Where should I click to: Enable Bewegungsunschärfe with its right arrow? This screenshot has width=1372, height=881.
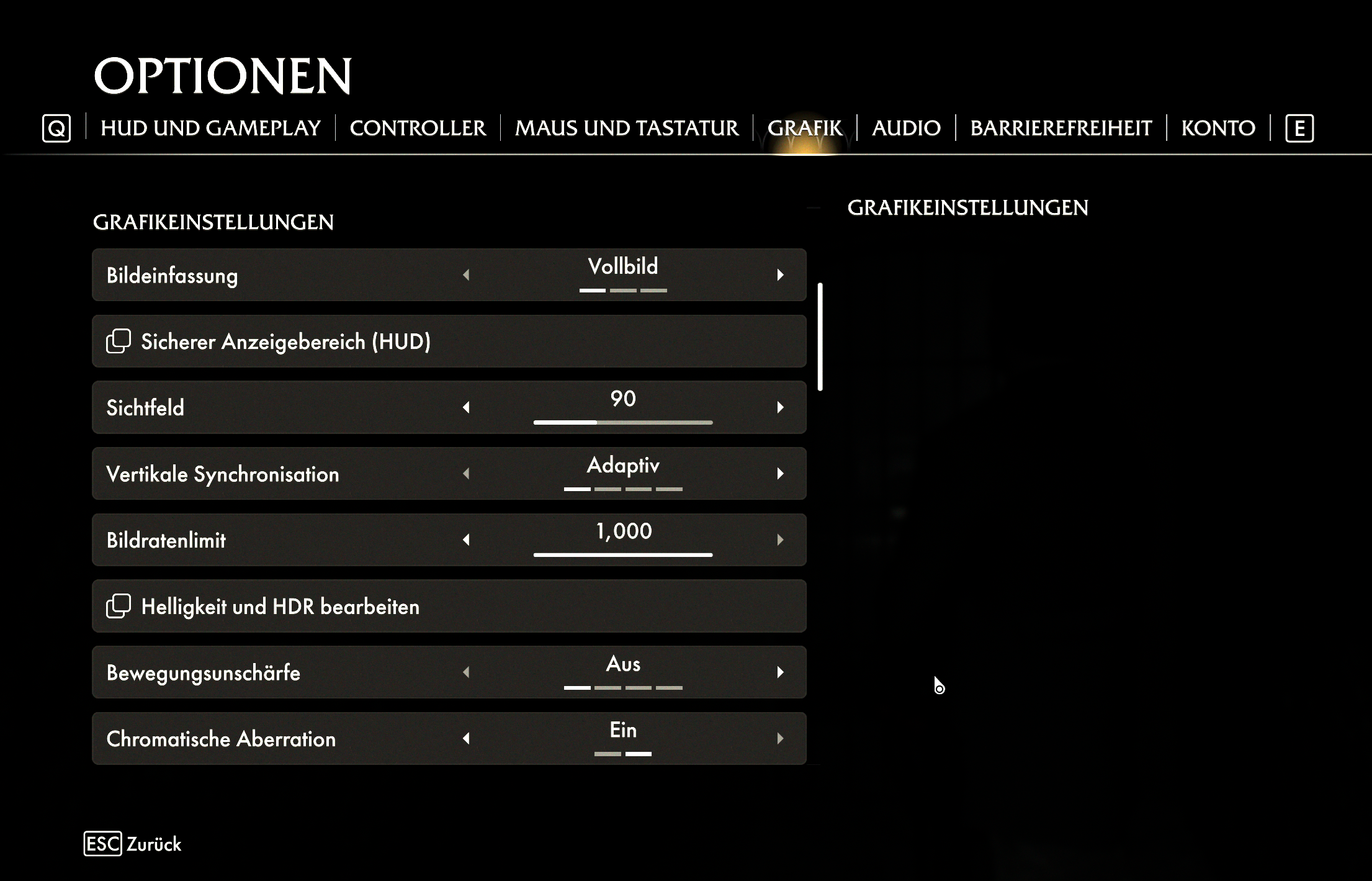coord(780,672)
